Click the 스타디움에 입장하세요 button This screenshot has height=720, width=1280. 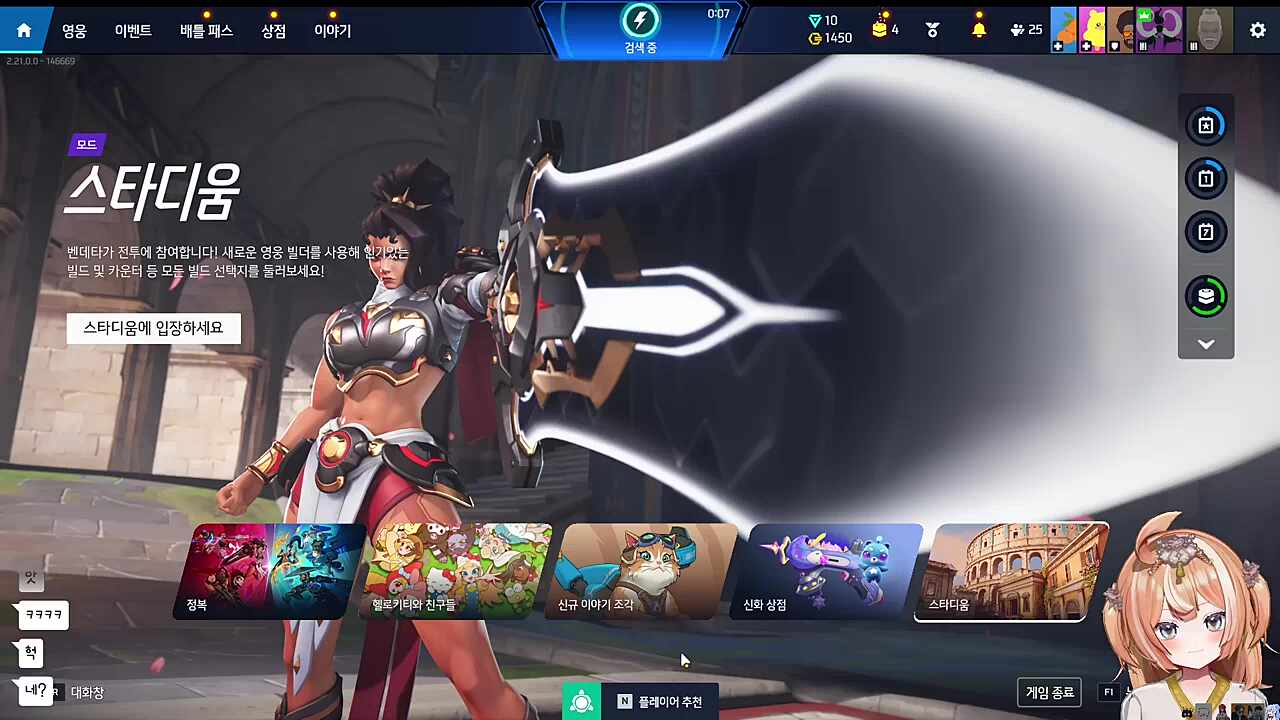click(153, 328)
